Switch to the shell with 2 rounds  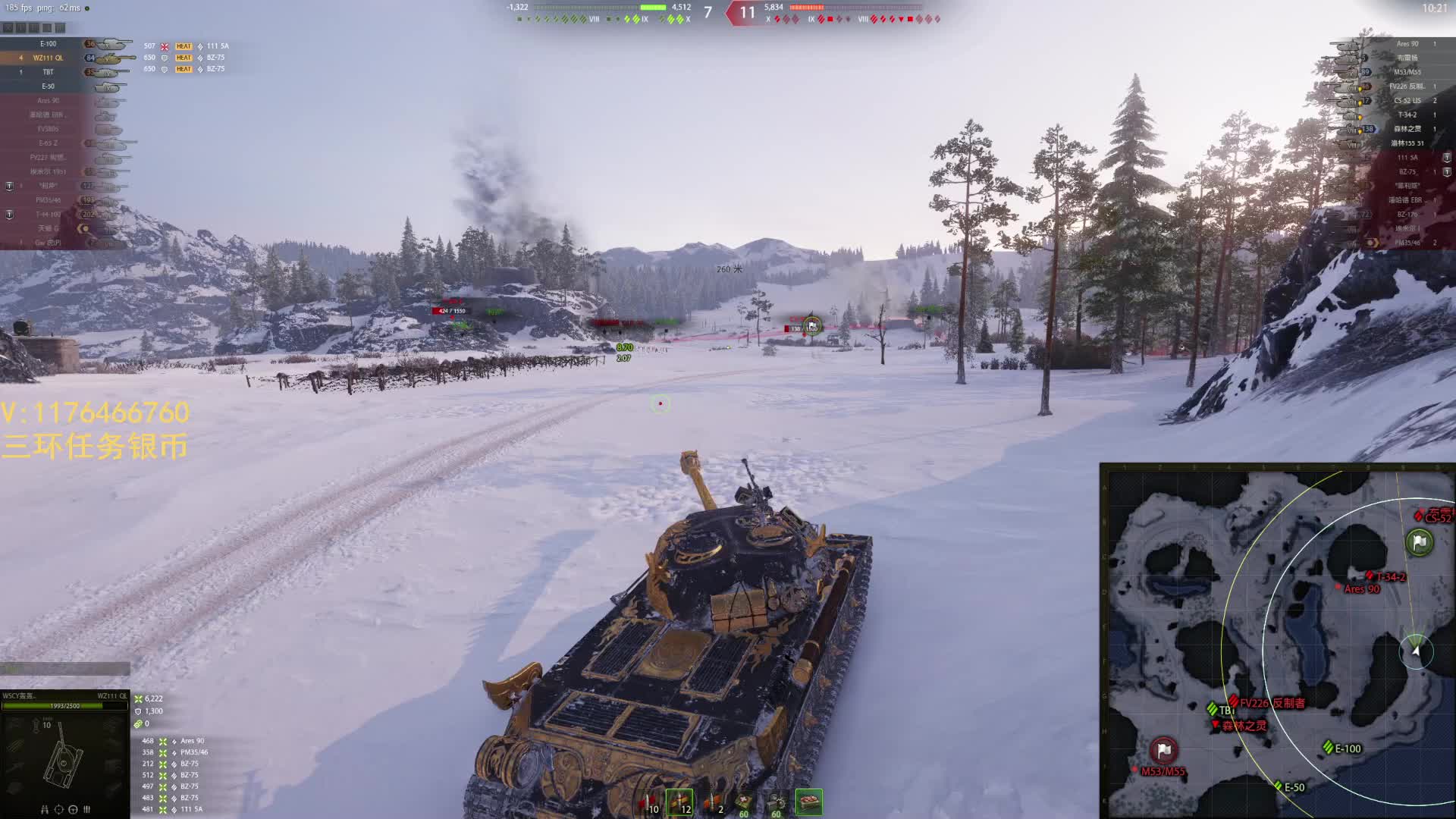[713, 802]
